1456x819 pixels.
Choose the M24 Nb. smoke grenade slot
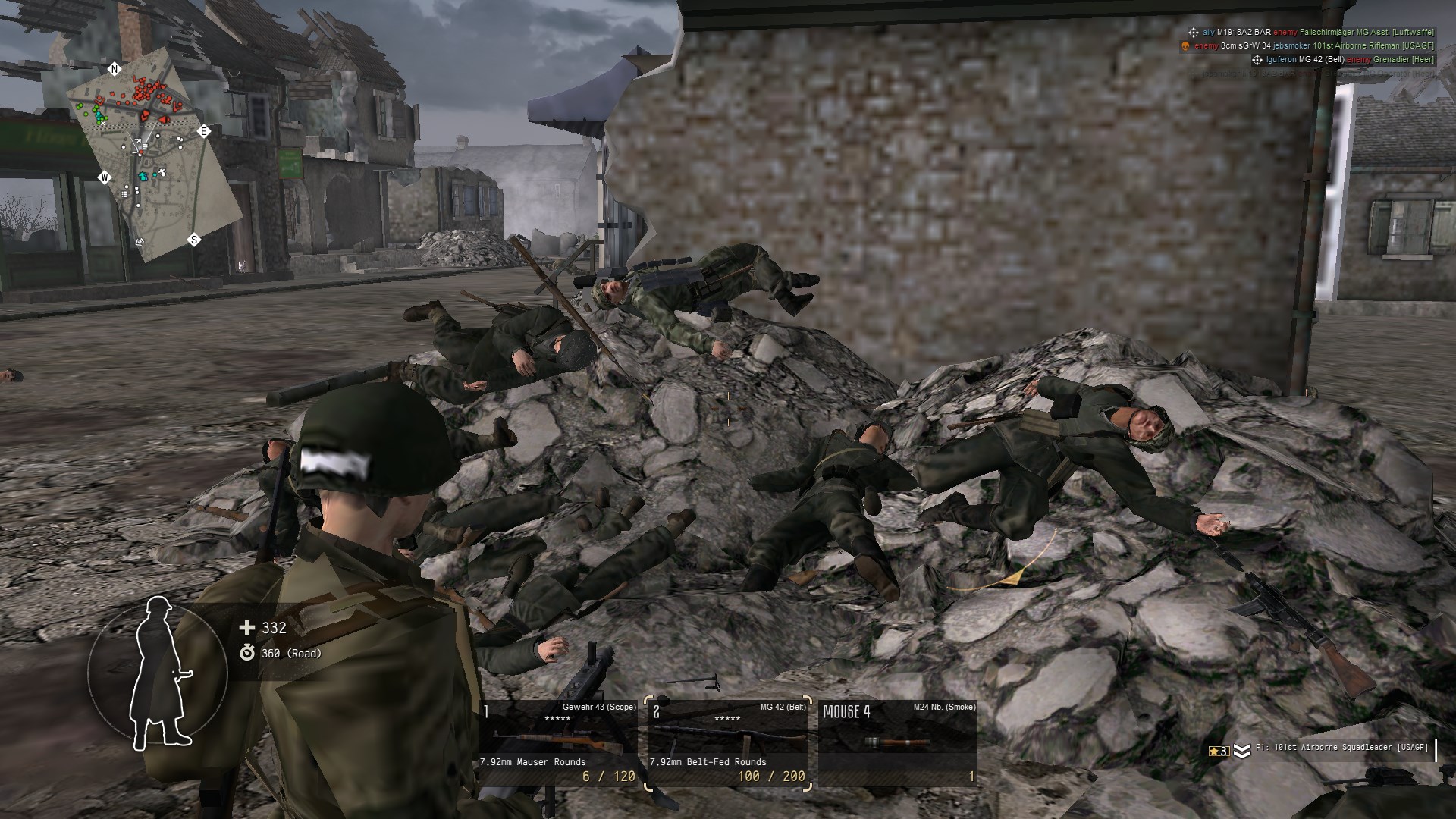click(x=899, y=743)
